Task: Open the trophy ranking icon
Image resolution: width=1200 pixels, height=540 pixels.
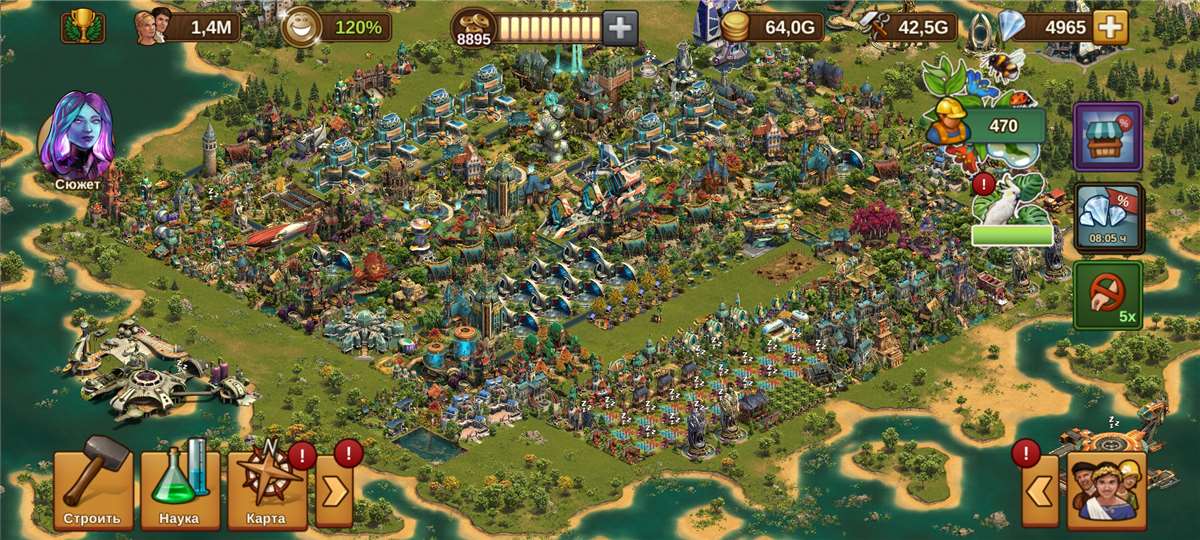Action: (x=82, y=27)
